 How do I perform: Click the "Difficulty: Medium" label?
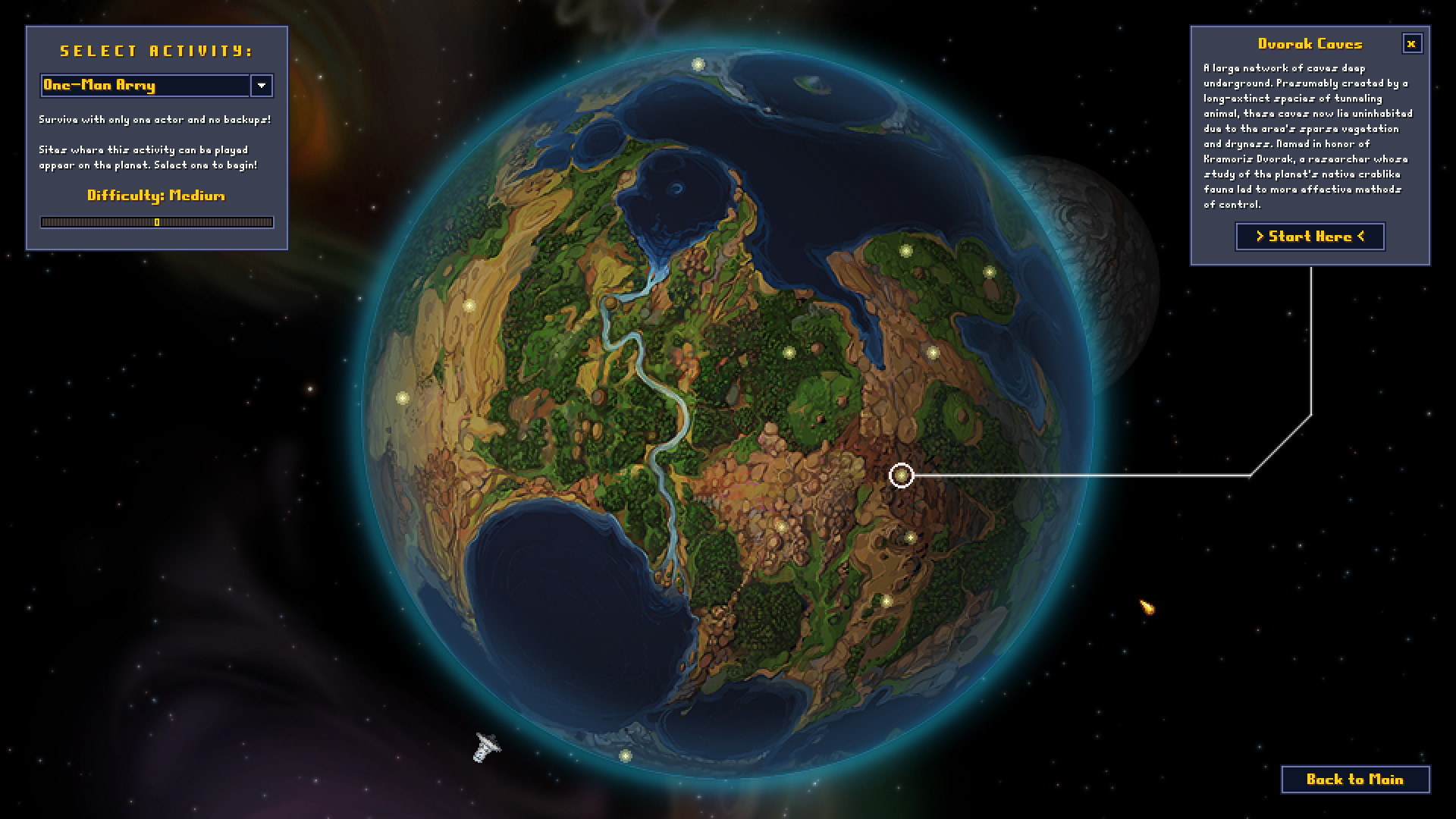point(155,196)
